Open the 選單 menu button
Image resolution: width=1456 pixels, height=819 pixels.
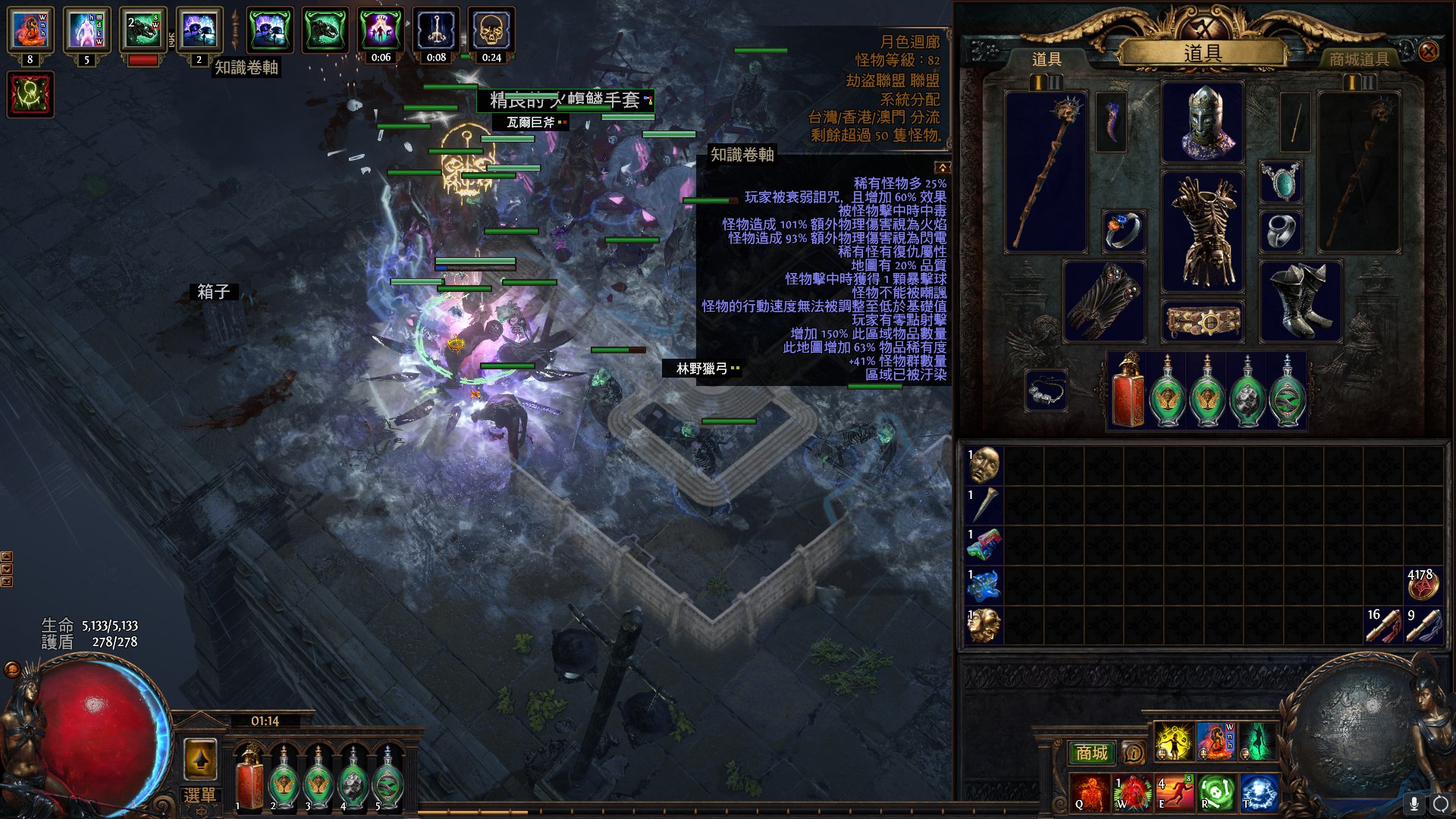199,795
